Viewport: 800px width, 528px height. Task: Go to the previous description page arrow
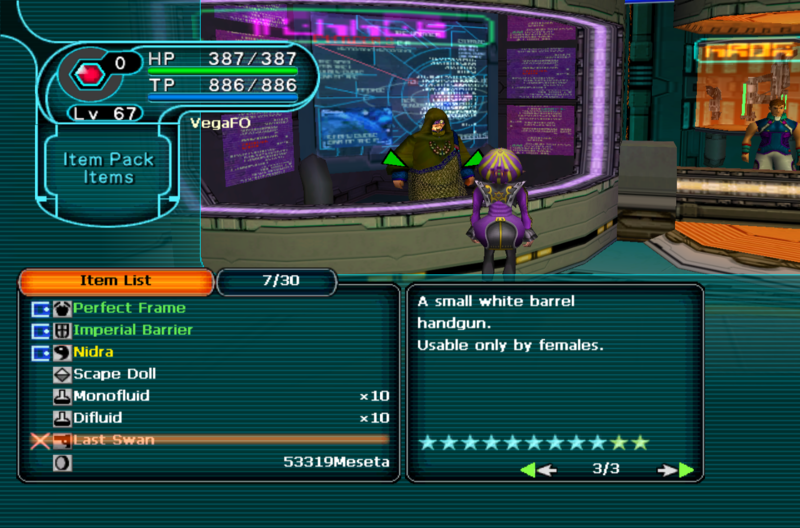point(537,469)
